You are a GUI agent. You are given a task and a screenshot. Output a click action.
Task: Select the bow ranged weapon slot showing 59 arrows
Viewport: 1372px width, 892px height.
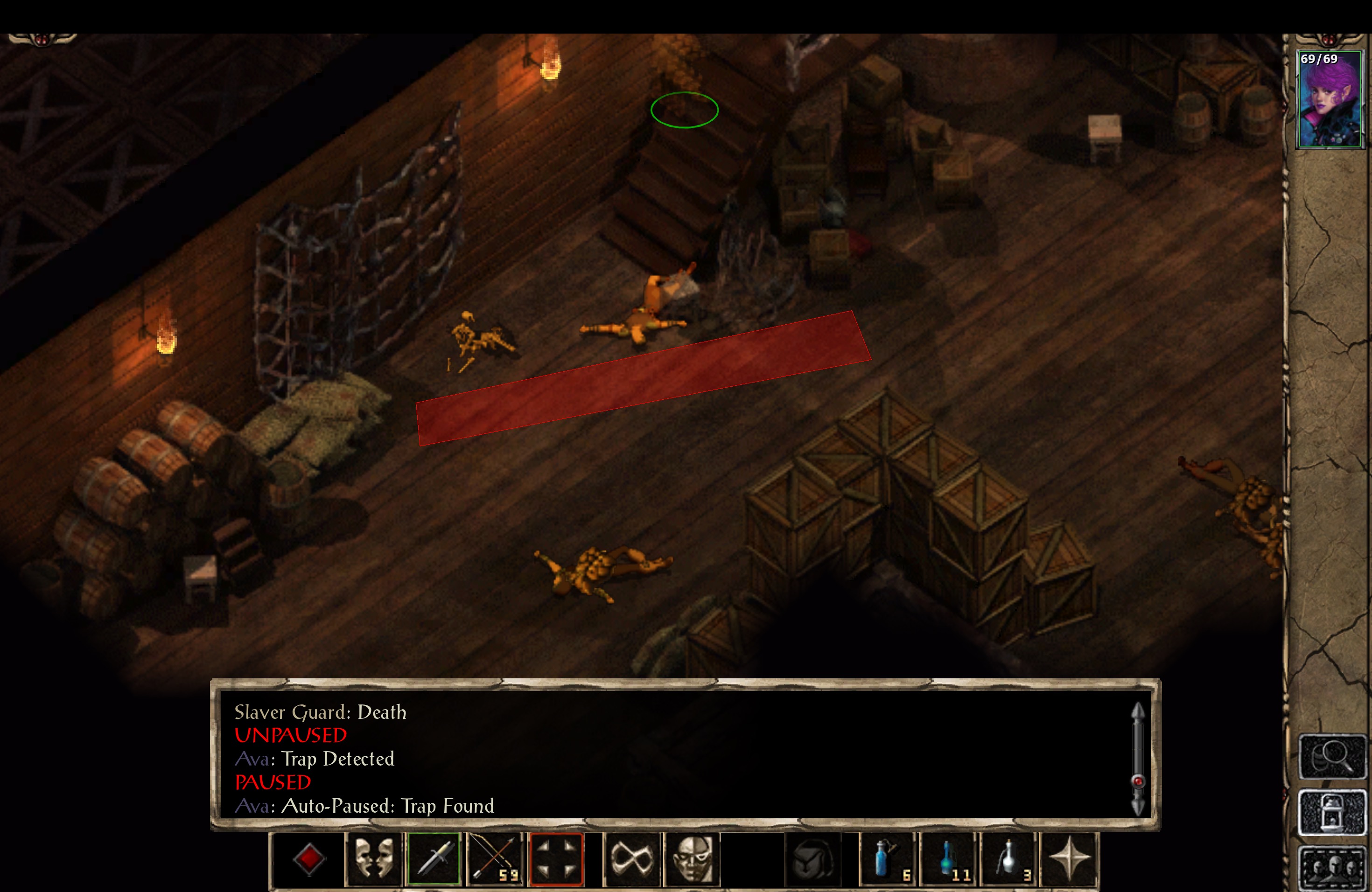point(495,859)
